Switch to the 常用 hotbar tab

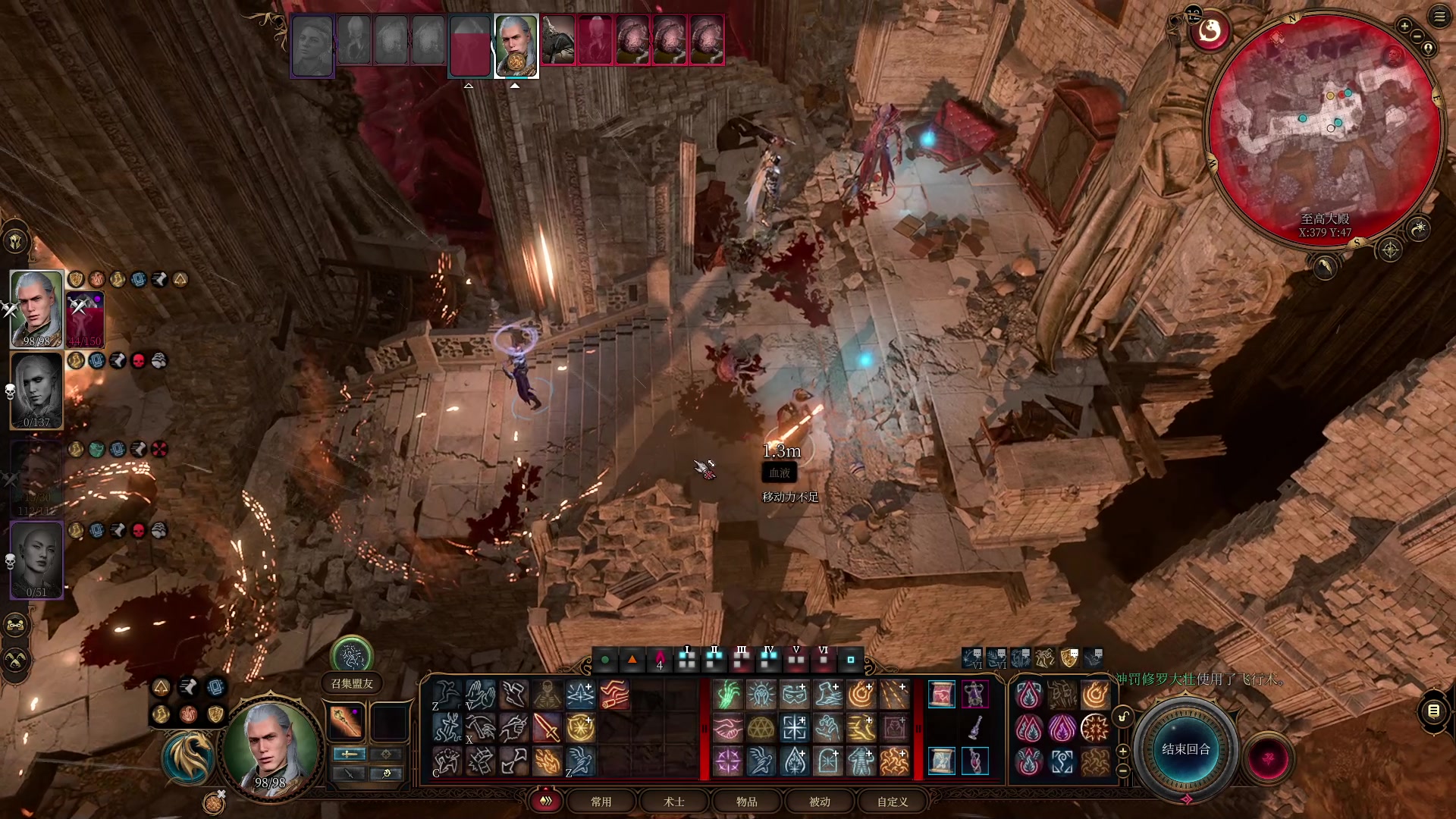click(x=601, y=802)
